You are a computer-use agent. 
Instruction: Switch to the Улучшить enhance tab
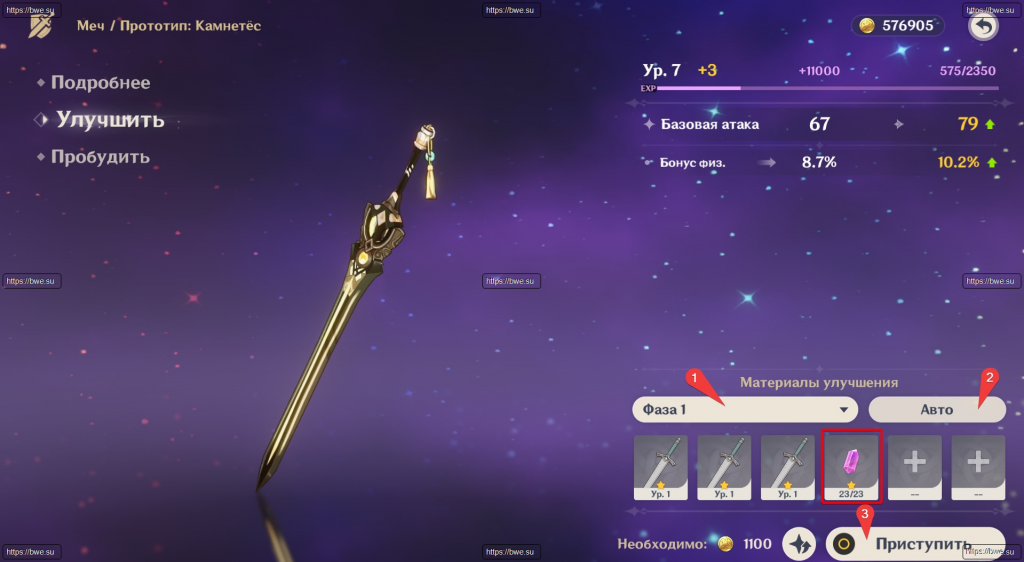pyautogui.click(x=110, y=120)
